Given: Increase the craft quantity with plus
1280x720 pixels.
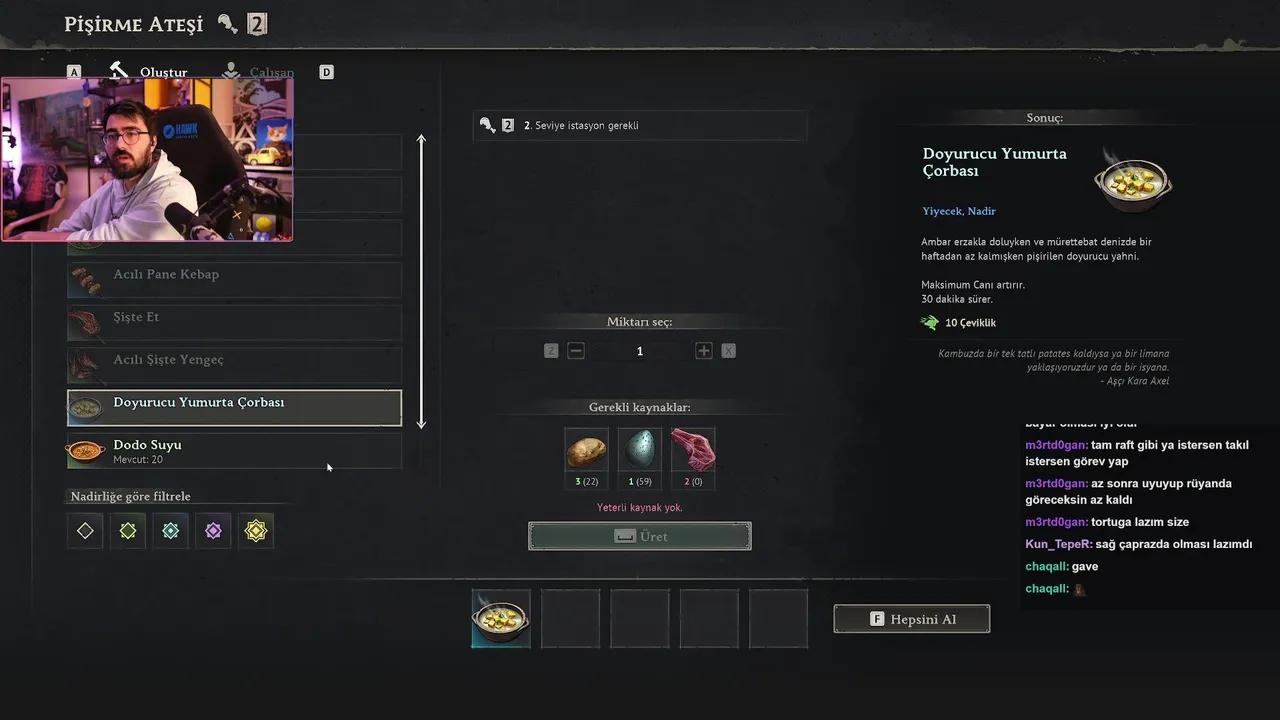Looking at the screenshot, I should 704,351.
